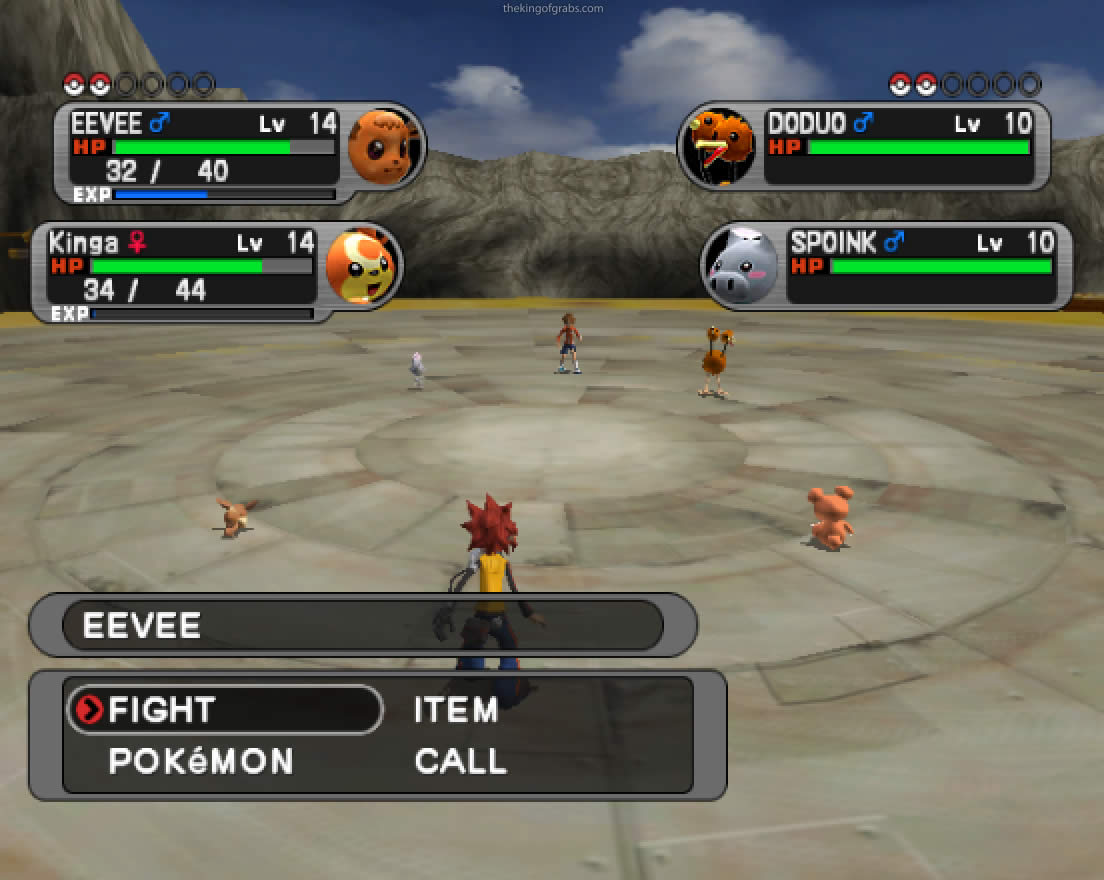Select Eevee's status panel
Viewport: 1104px width, 880px height.
240,152
